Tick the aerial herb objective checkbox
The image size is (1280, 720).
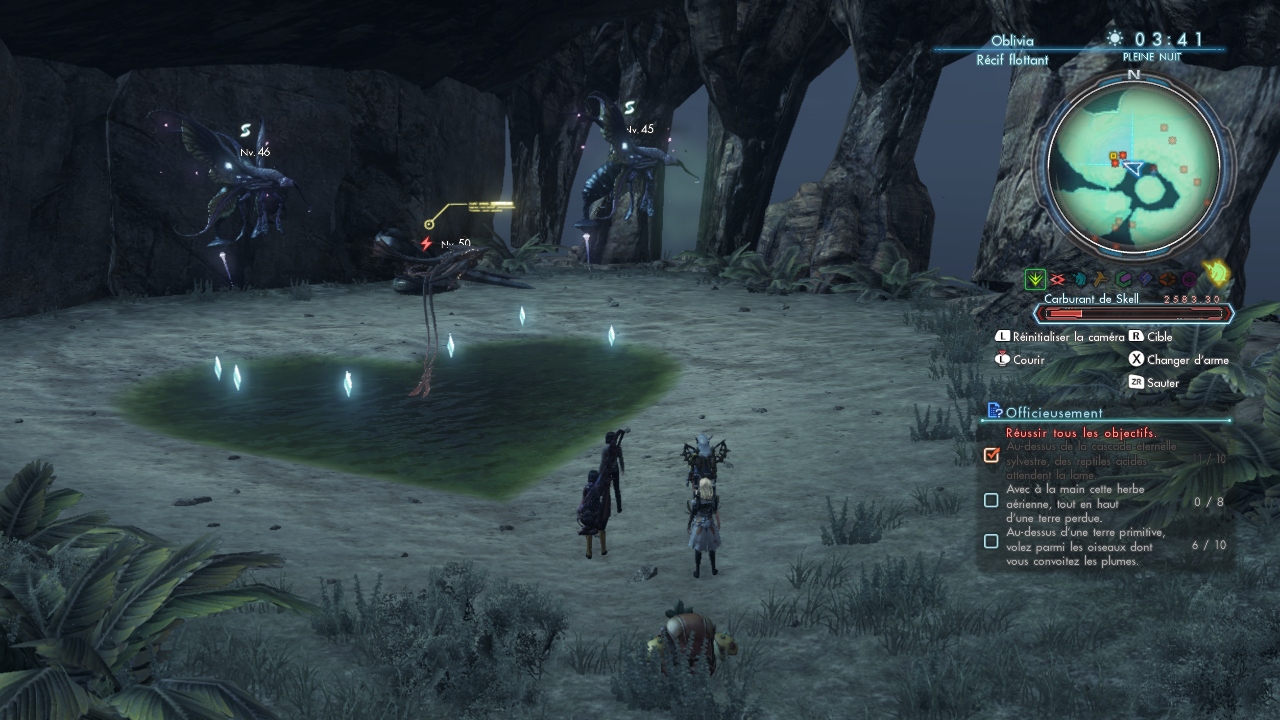991,500
